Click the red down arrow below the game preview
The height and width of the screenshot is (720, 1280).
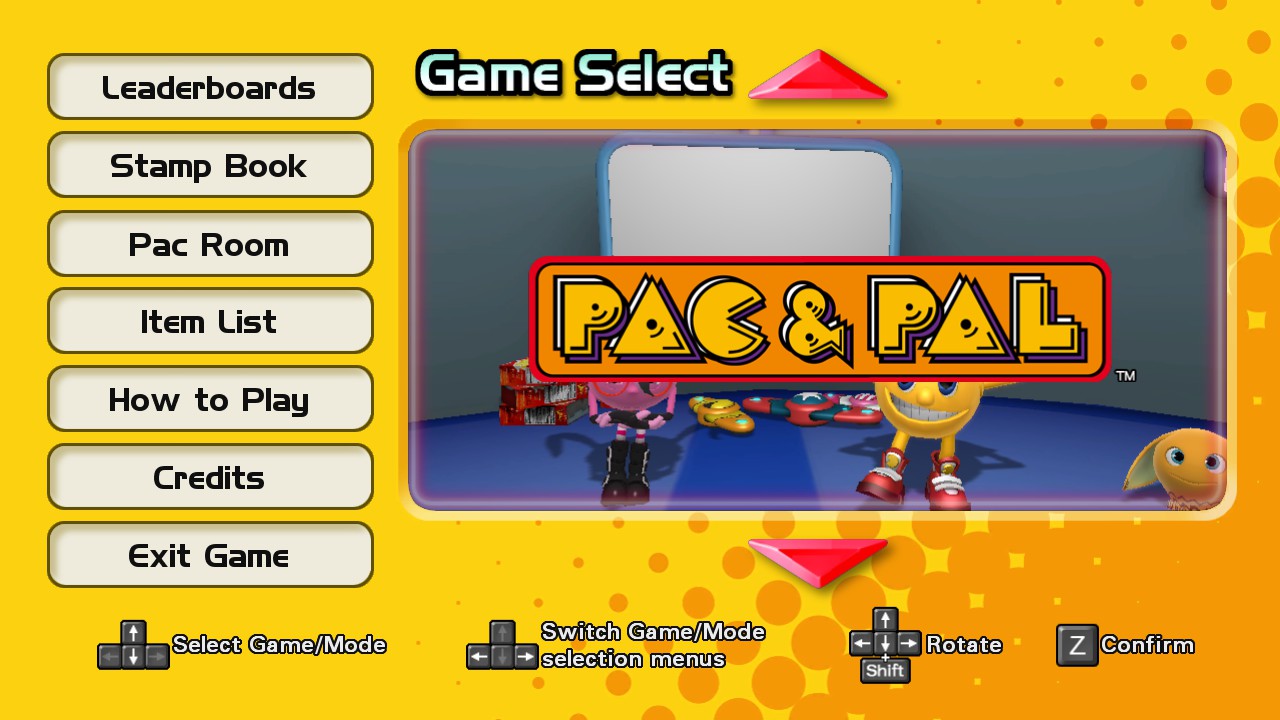tap(818, 560)
